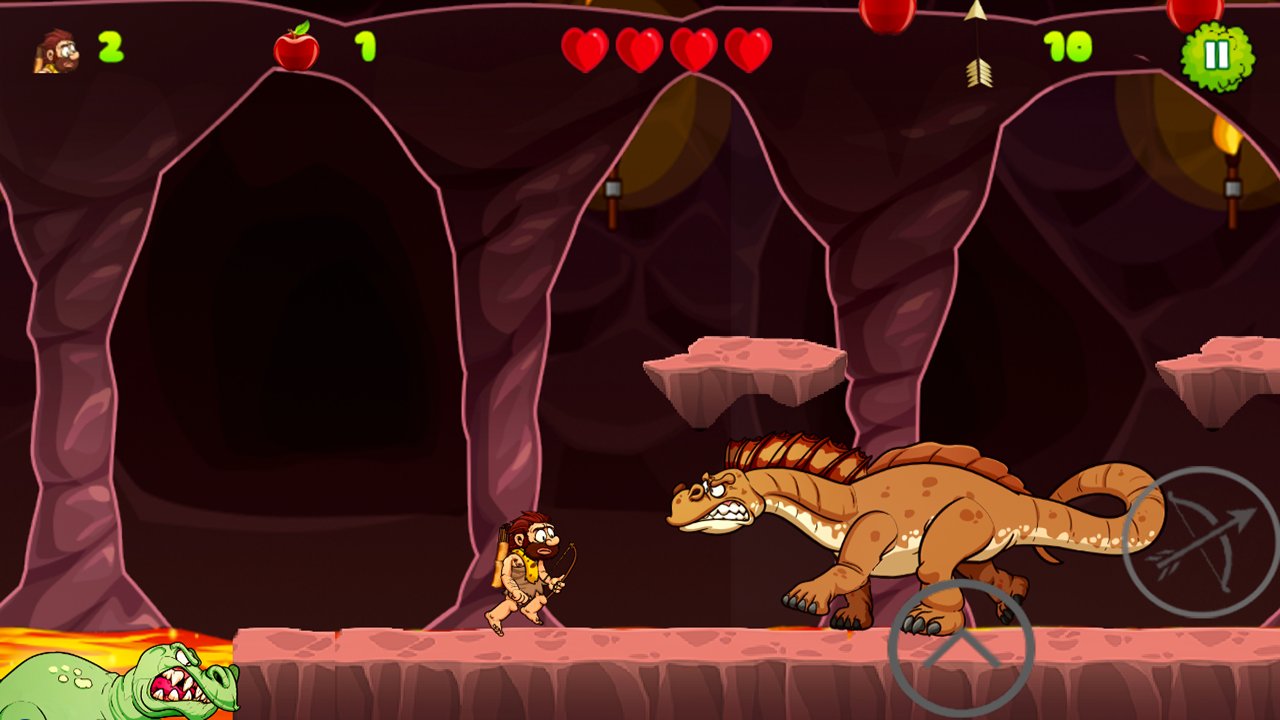Fire an arrow with the bow button
Image resolution: width=1280 pixels, height=720 pixels.
click(x=1200, y=542)
